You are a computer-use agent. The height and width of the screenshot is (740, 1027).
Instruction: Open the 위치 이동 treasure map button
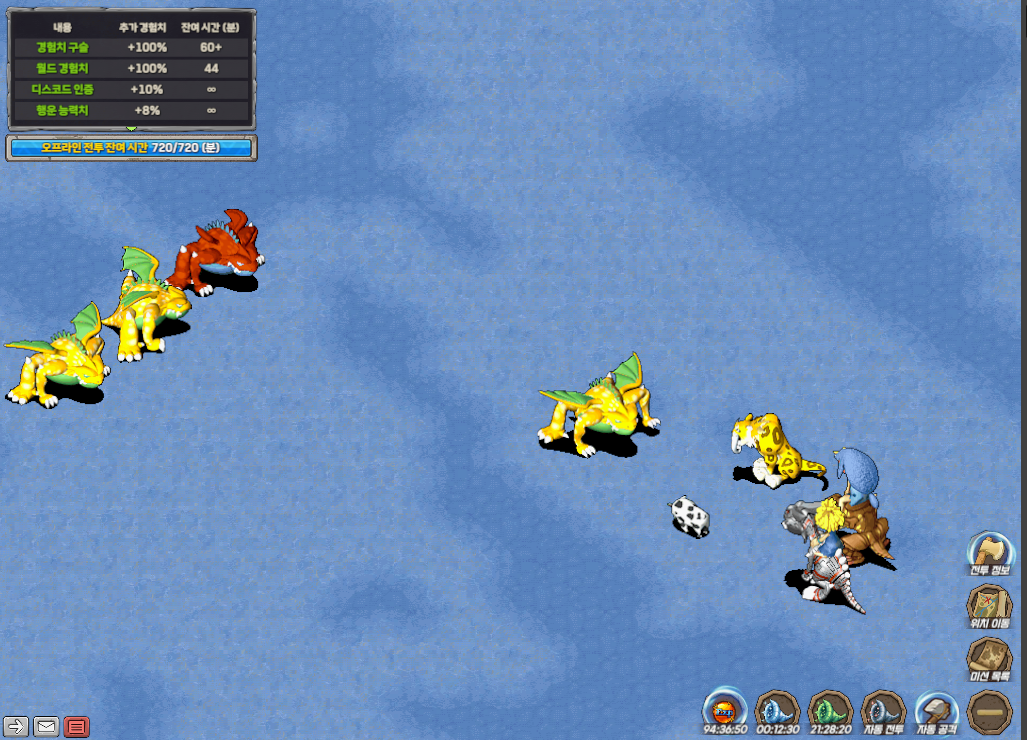[x=990, y=605]
